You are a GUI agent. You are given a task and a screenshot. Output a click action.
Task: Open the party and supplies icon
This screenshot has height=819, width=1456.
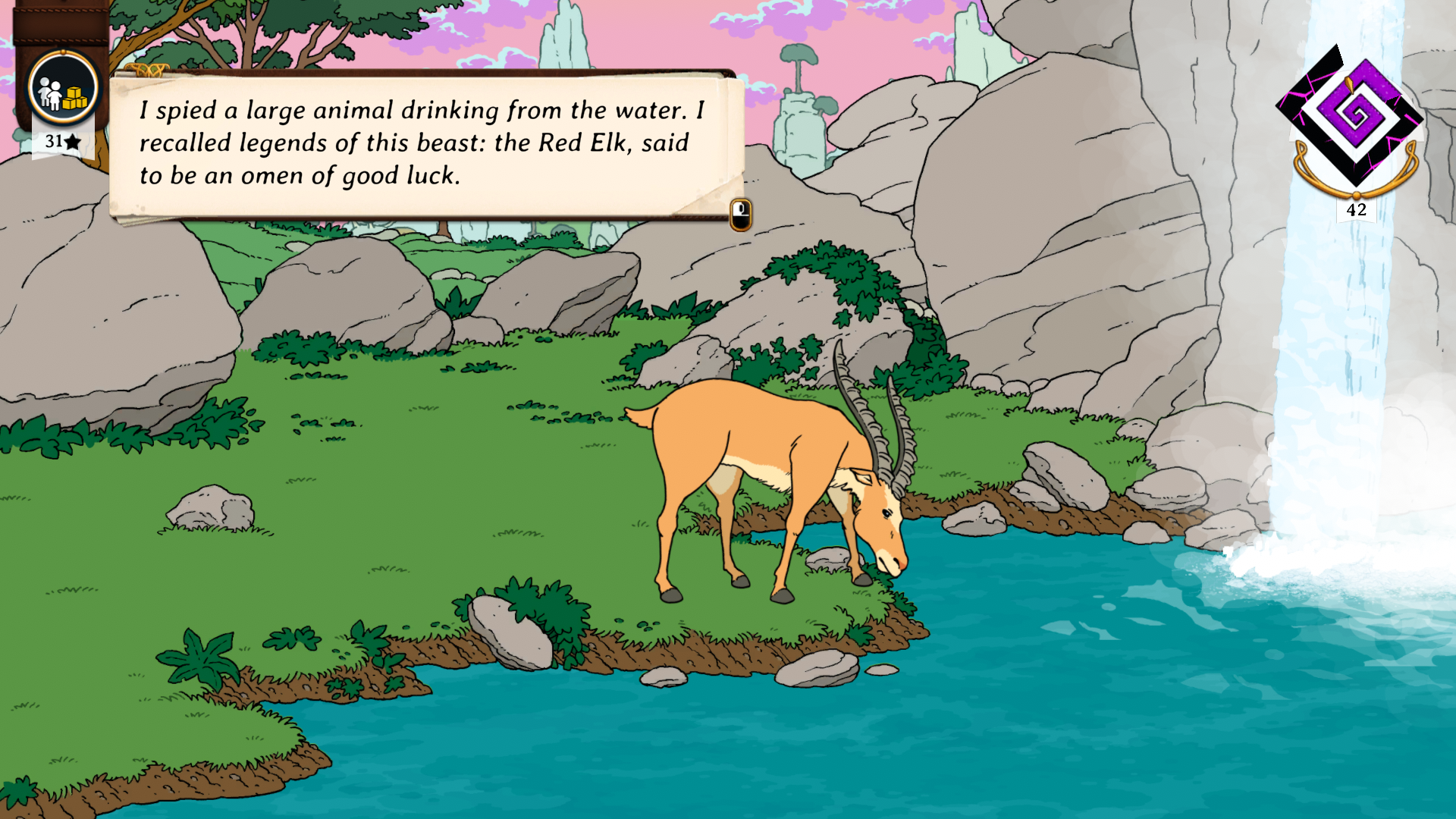tap(63, 90)
